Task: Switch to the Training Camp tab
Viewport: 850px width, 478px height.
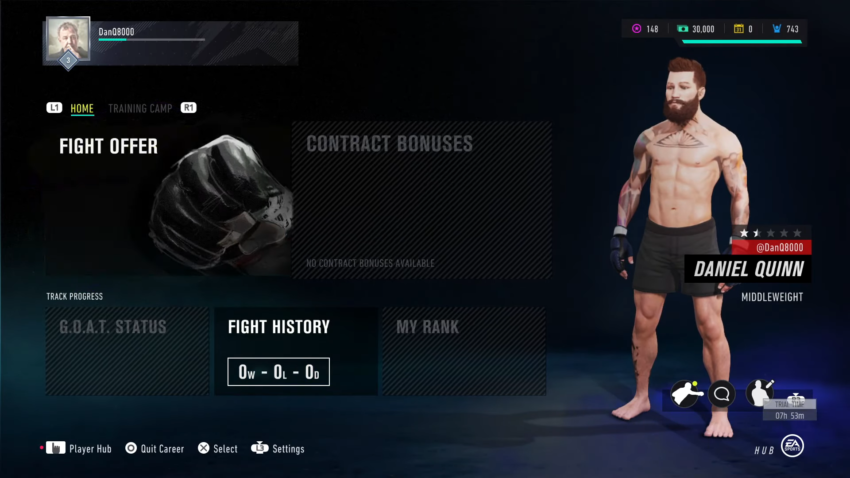Action: pos(140,108)
